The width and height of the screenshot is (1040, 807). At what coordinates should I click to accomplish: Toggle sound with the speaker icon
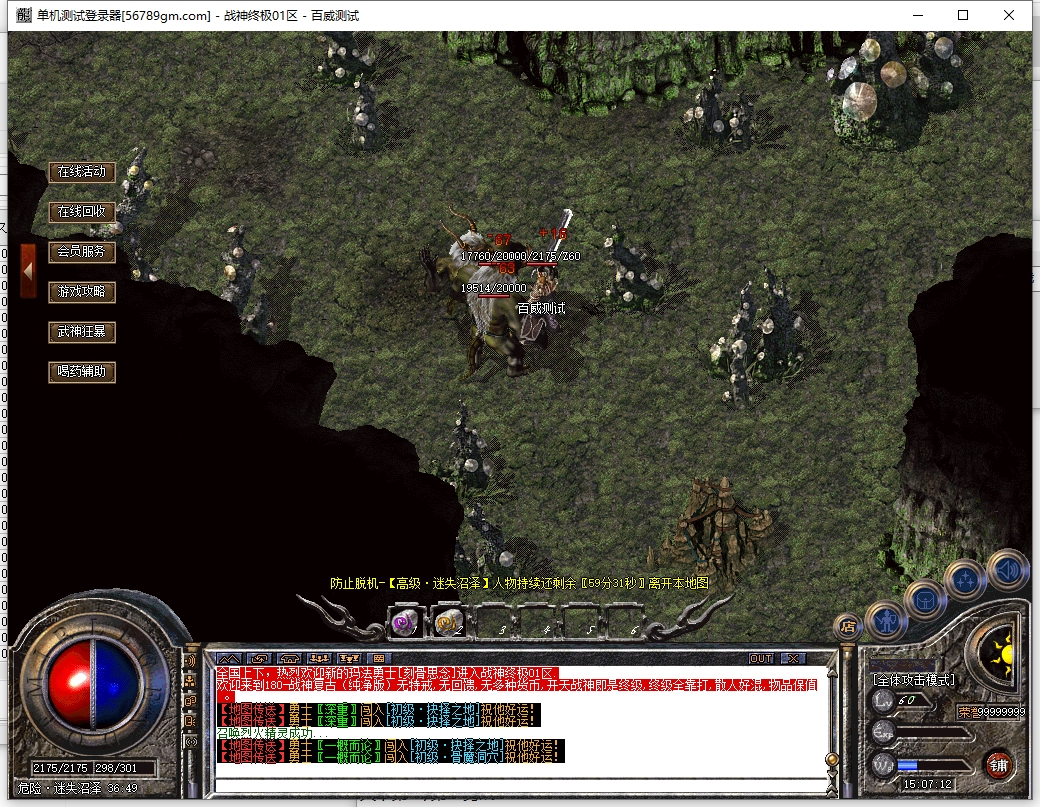1006,569
